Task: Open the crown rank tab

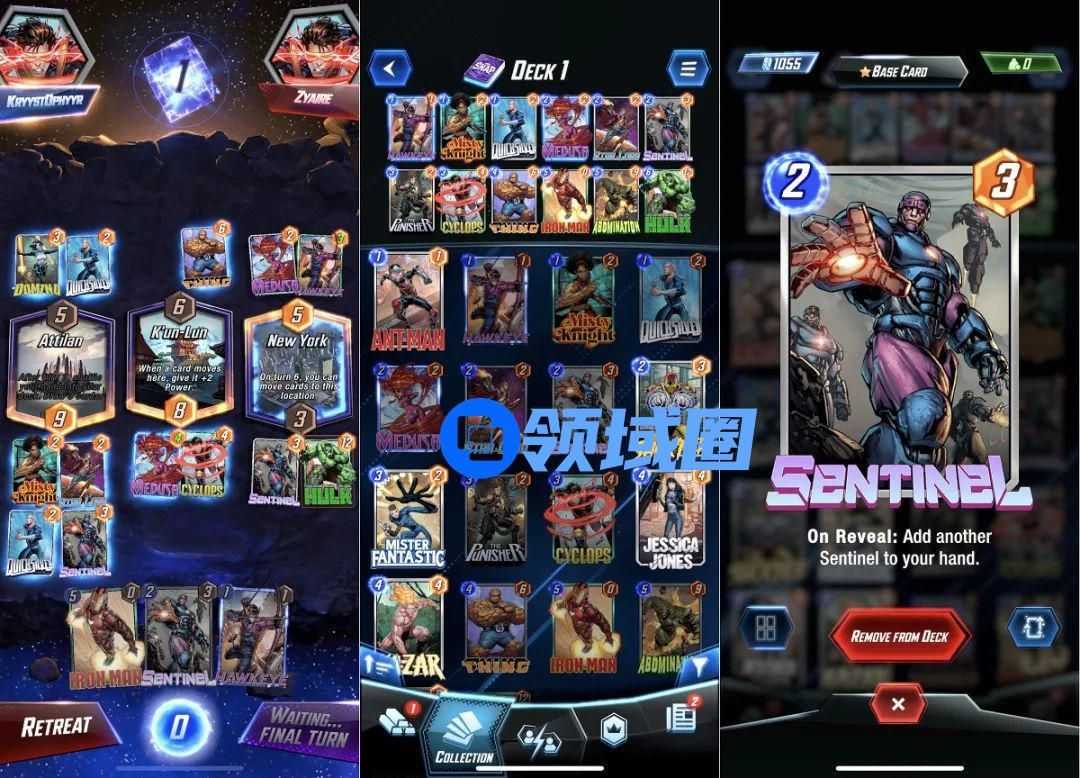Action: coord(611,727)
